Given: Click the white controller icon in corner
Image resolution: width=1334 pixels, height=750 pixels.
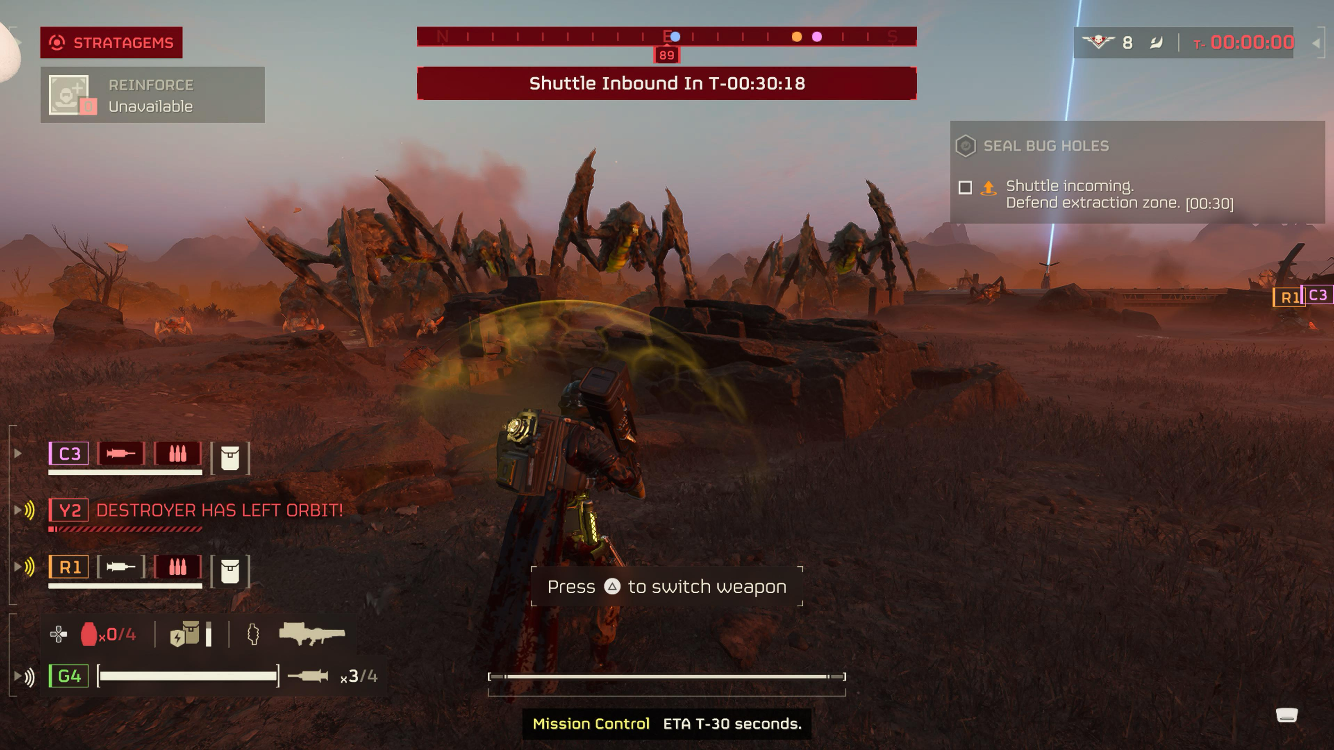Looking at the screenshot, I should (1287, 714).
